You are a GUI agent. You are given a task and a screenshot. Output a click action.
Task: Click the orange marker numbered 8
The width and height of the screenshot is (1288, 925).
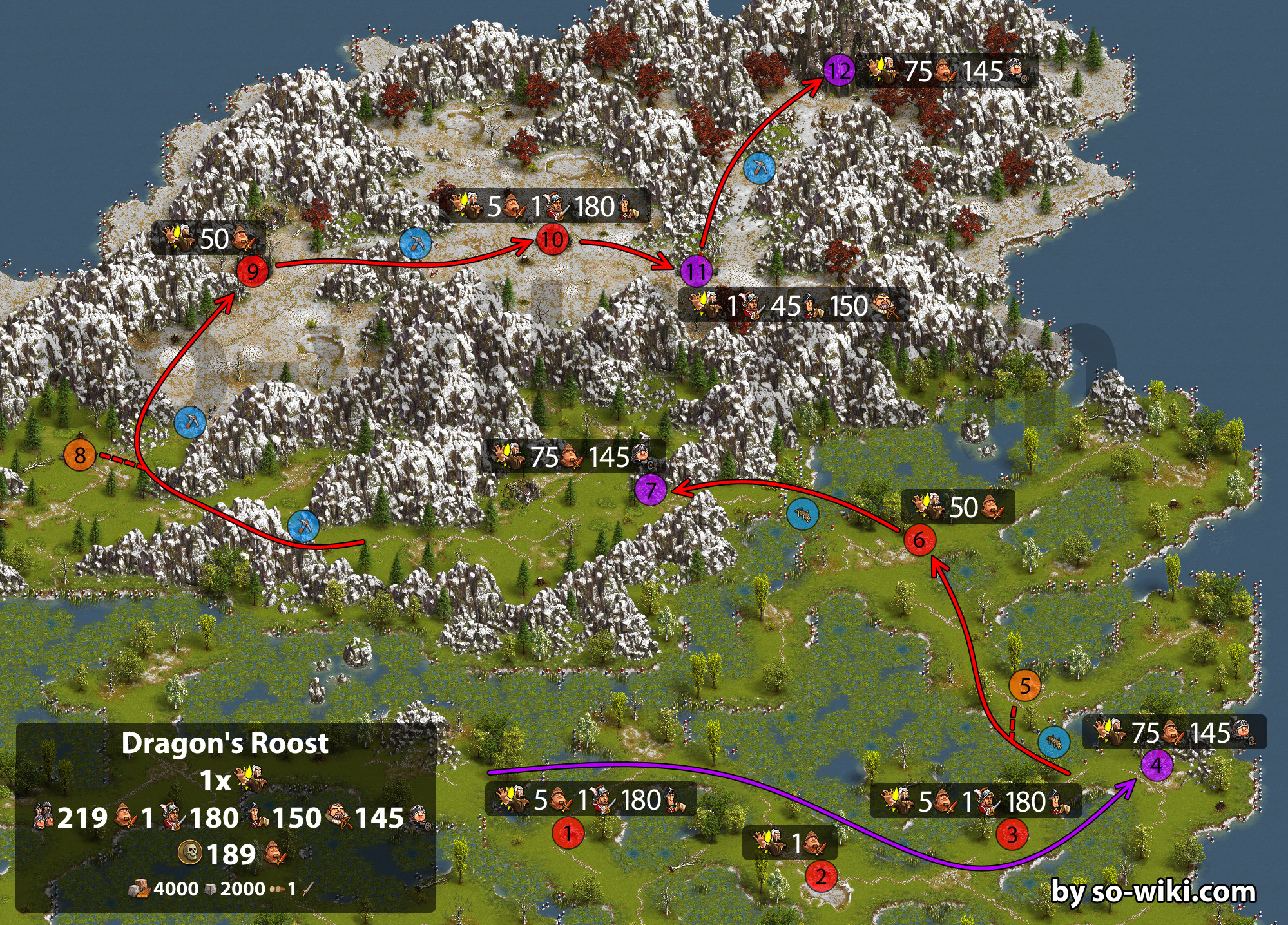pyautogui.click(x=80, y=455)
